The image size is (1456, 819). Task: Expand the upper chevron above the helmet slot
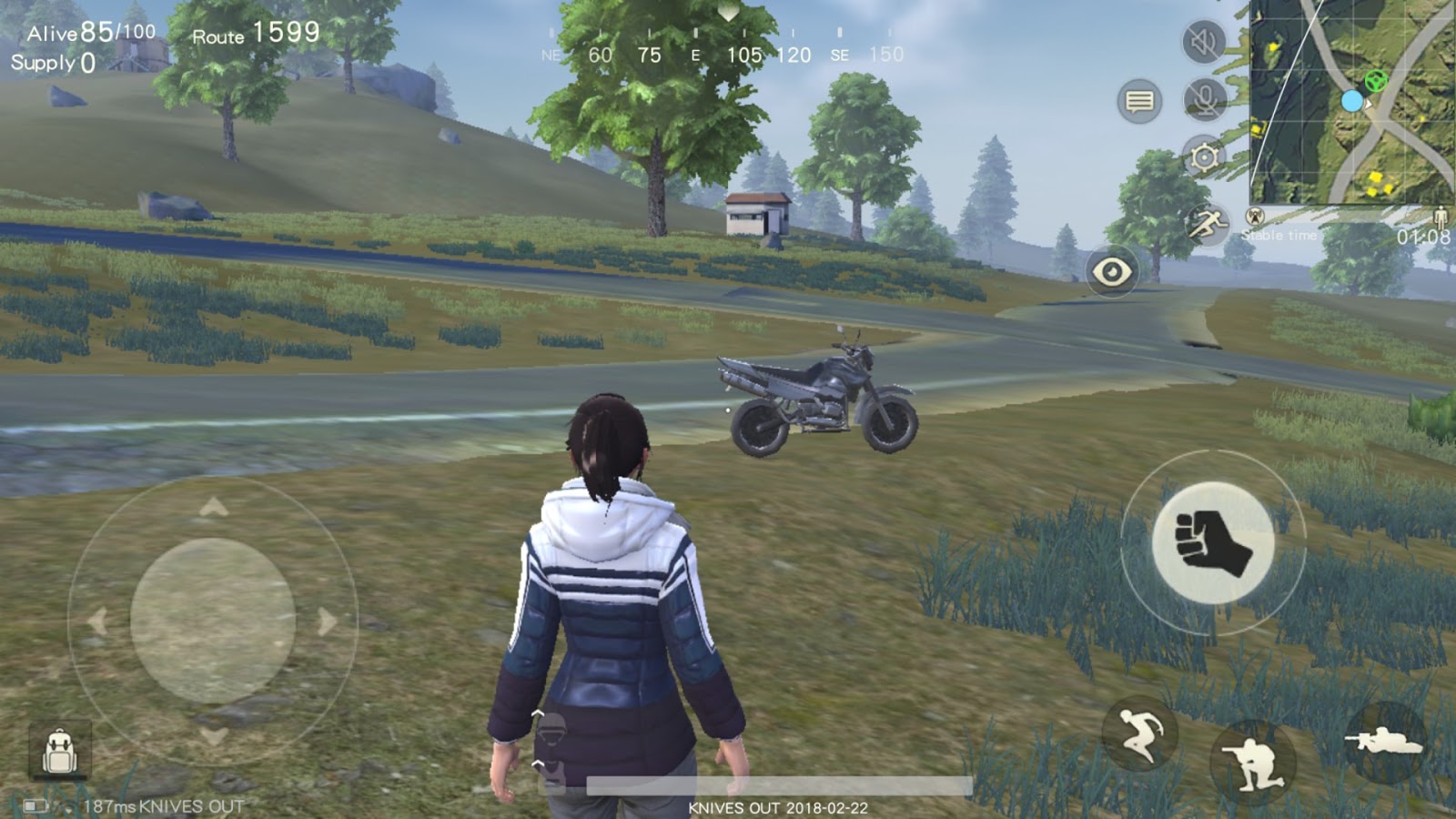(538, 713)
